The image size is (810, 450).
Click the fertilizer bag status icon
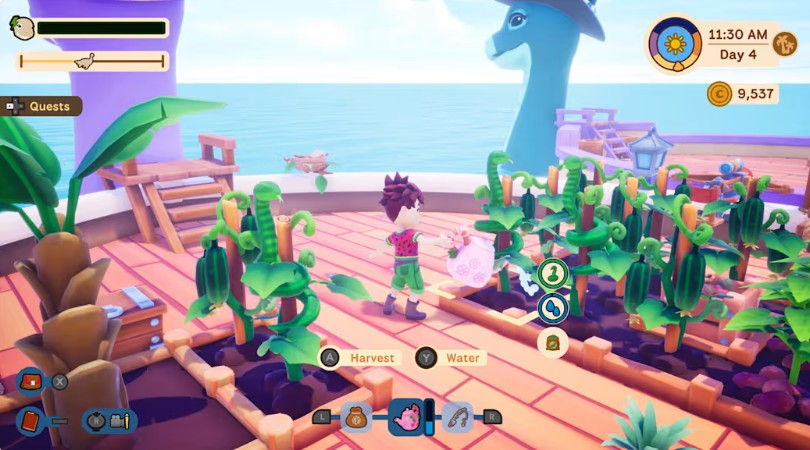pos(552,344)
